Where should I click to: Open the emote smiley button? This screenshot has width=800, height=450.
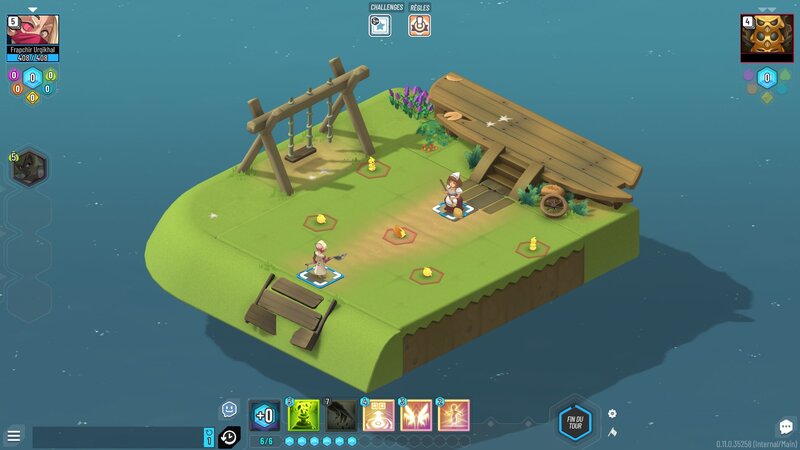[x=229, y=408]
